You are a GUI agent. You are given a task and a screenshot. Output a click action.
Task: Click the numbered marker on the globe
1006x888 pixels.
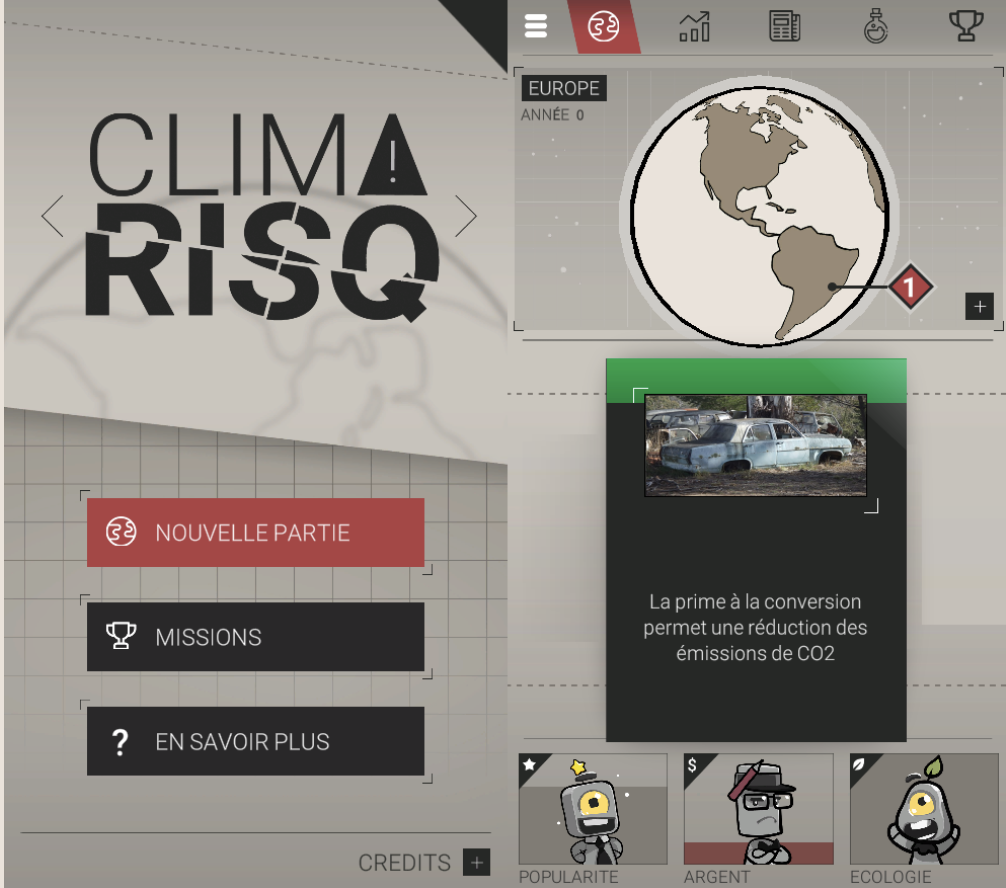[x=909, y=287]
